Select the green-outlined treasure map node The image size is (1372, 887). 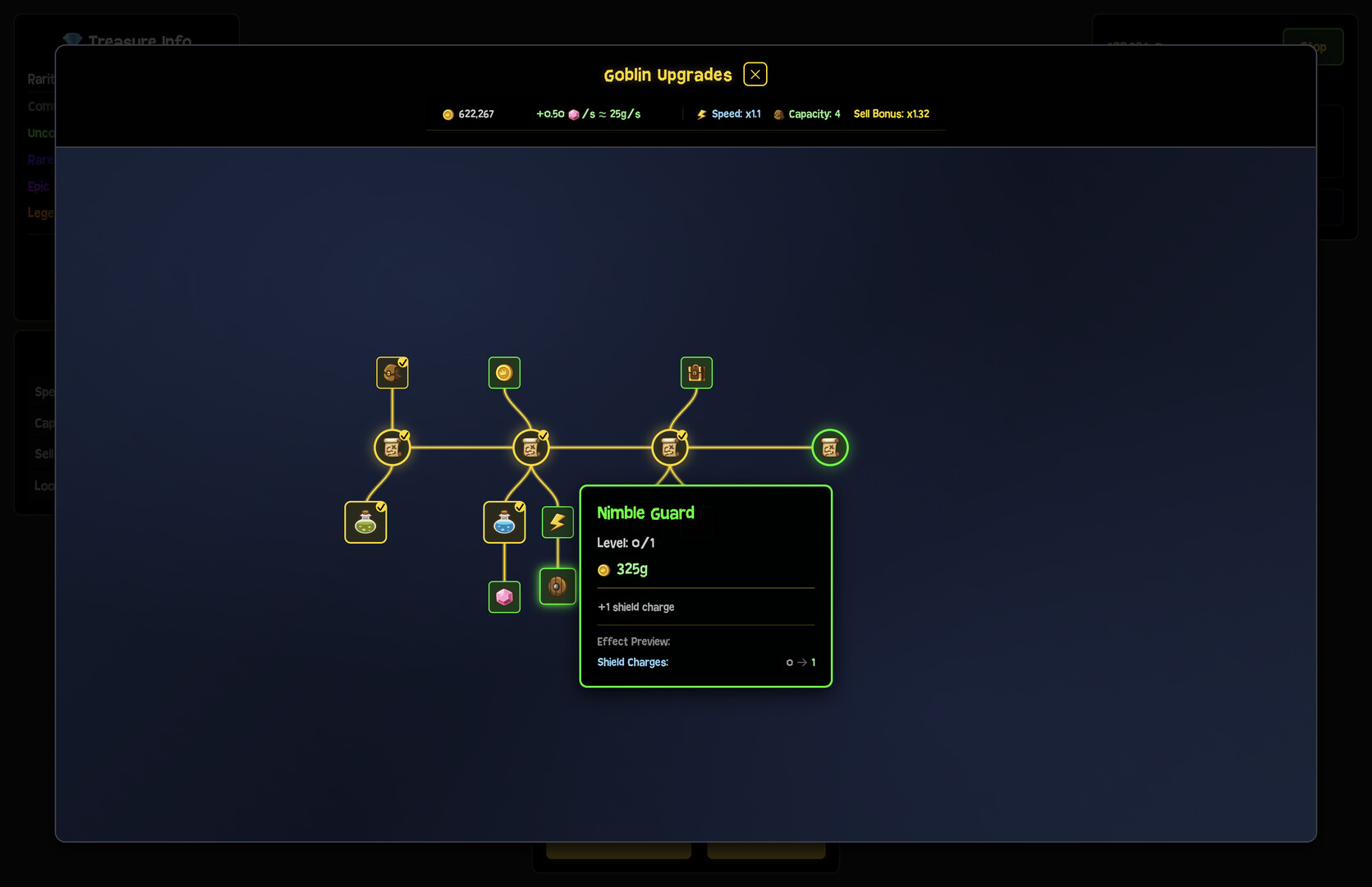(x=829, y=448)
